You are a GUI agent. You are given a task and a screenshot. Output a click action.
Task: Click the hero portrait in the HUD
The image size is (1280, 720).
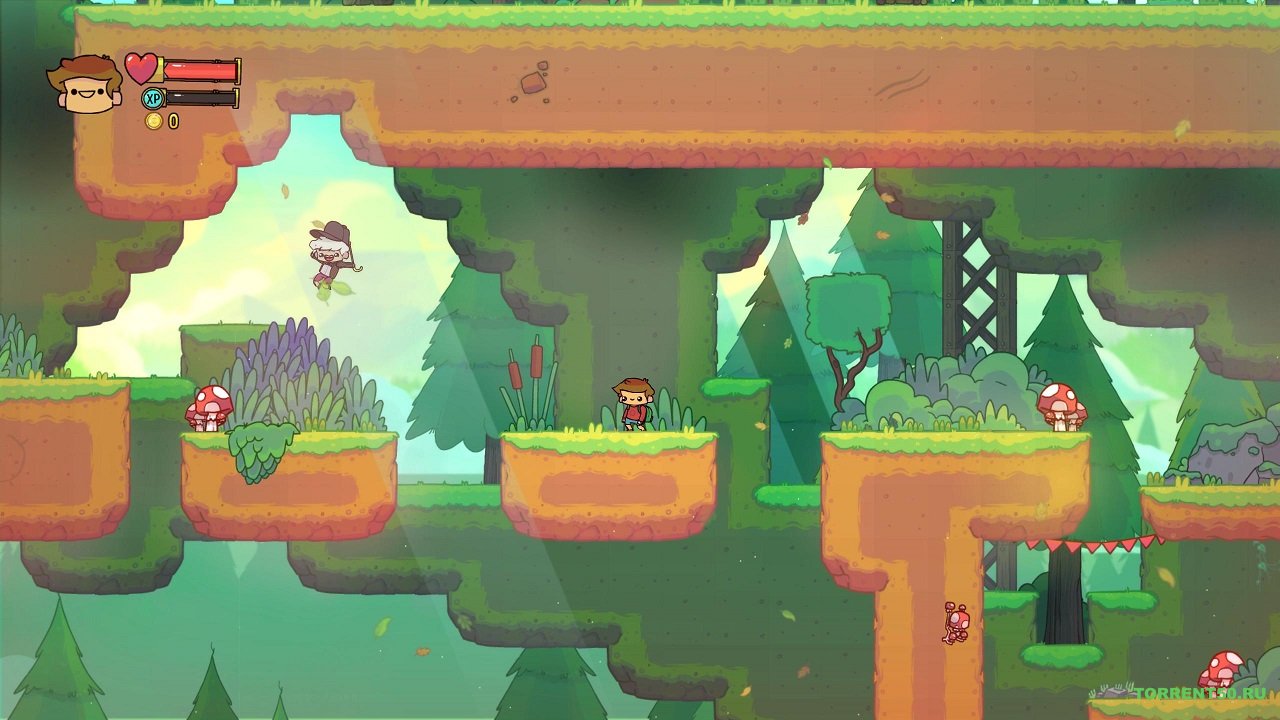(x=84, y=84)
